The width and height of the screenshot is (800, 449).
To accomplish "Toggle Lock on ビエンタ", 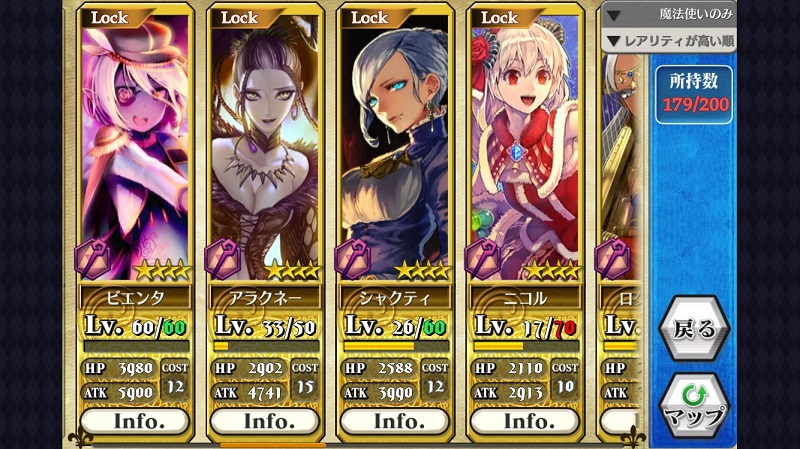I will click(110, 17).
